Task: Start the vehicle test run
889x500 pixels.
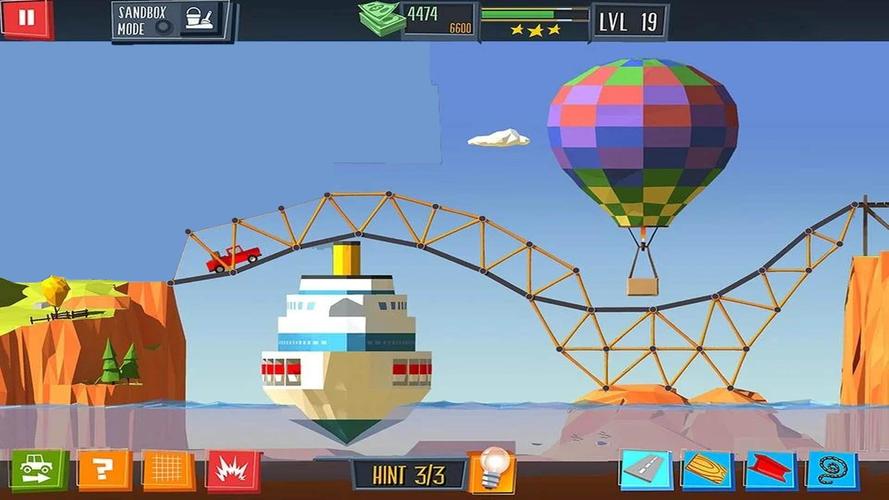Action: [40, 468]
